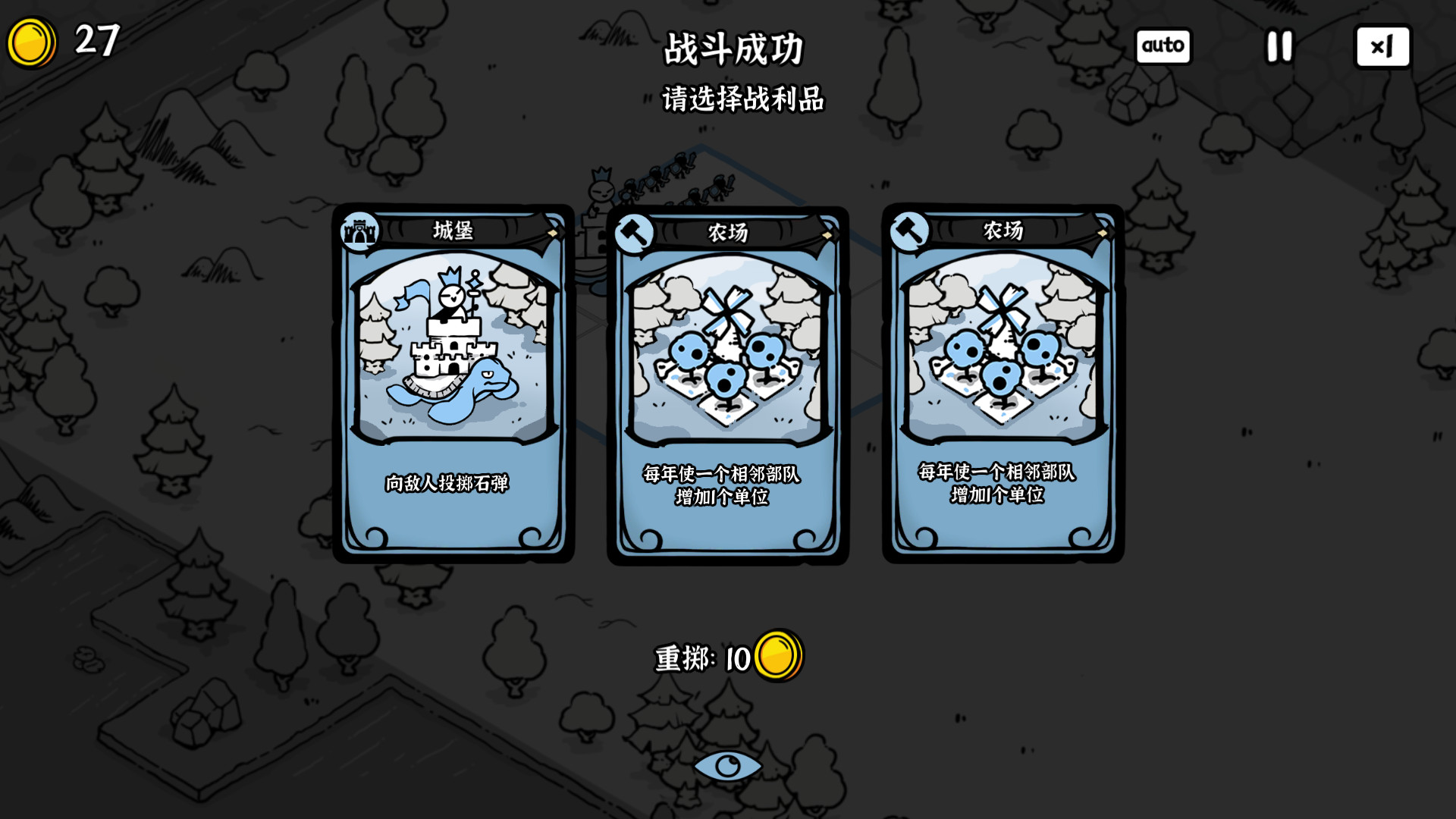Toggle the eye icon to peek at battlefield

click(x=727, y=766)
